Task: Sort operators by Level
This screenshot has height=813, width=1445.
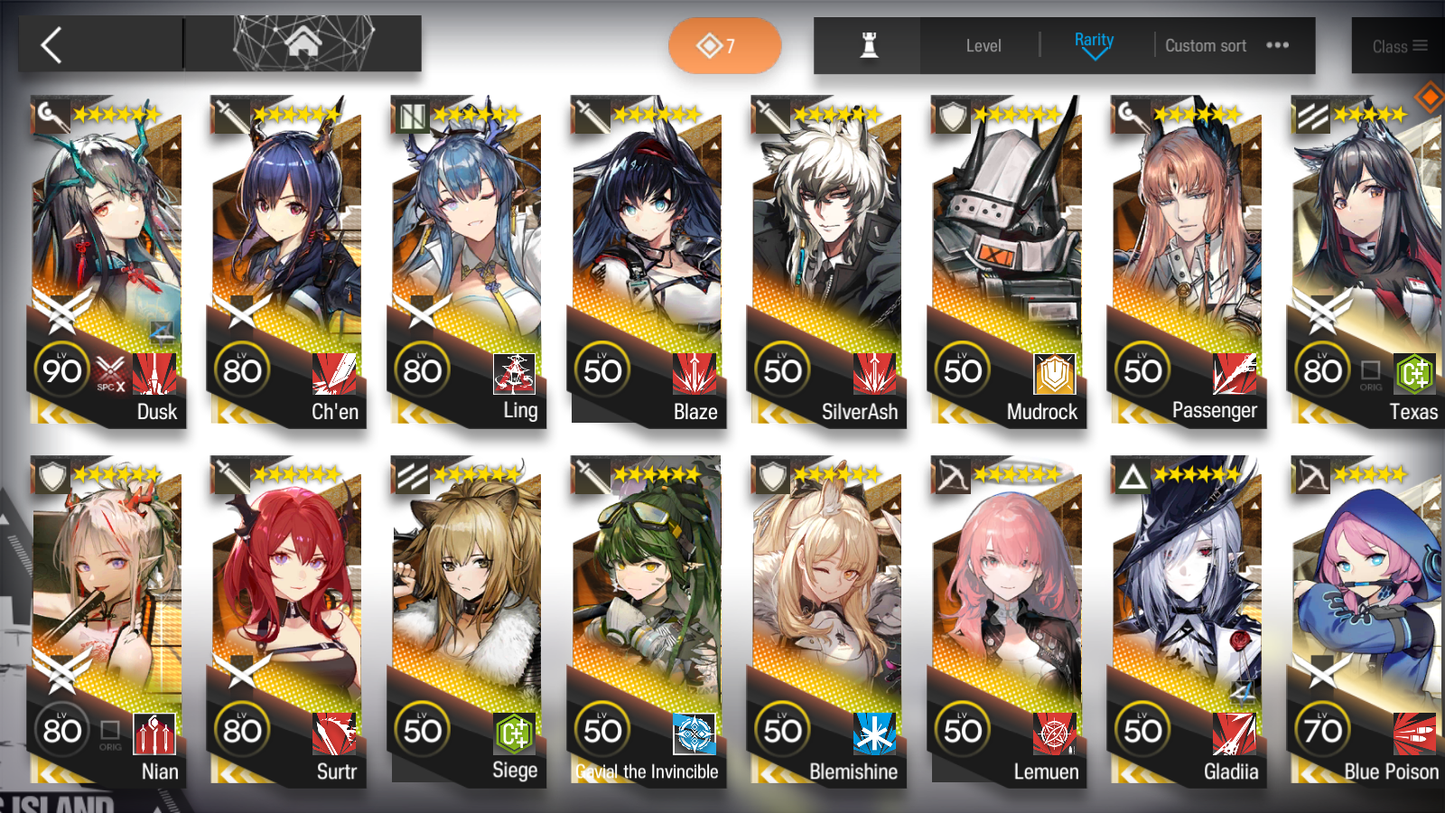Action: click(x=983, y=46)
